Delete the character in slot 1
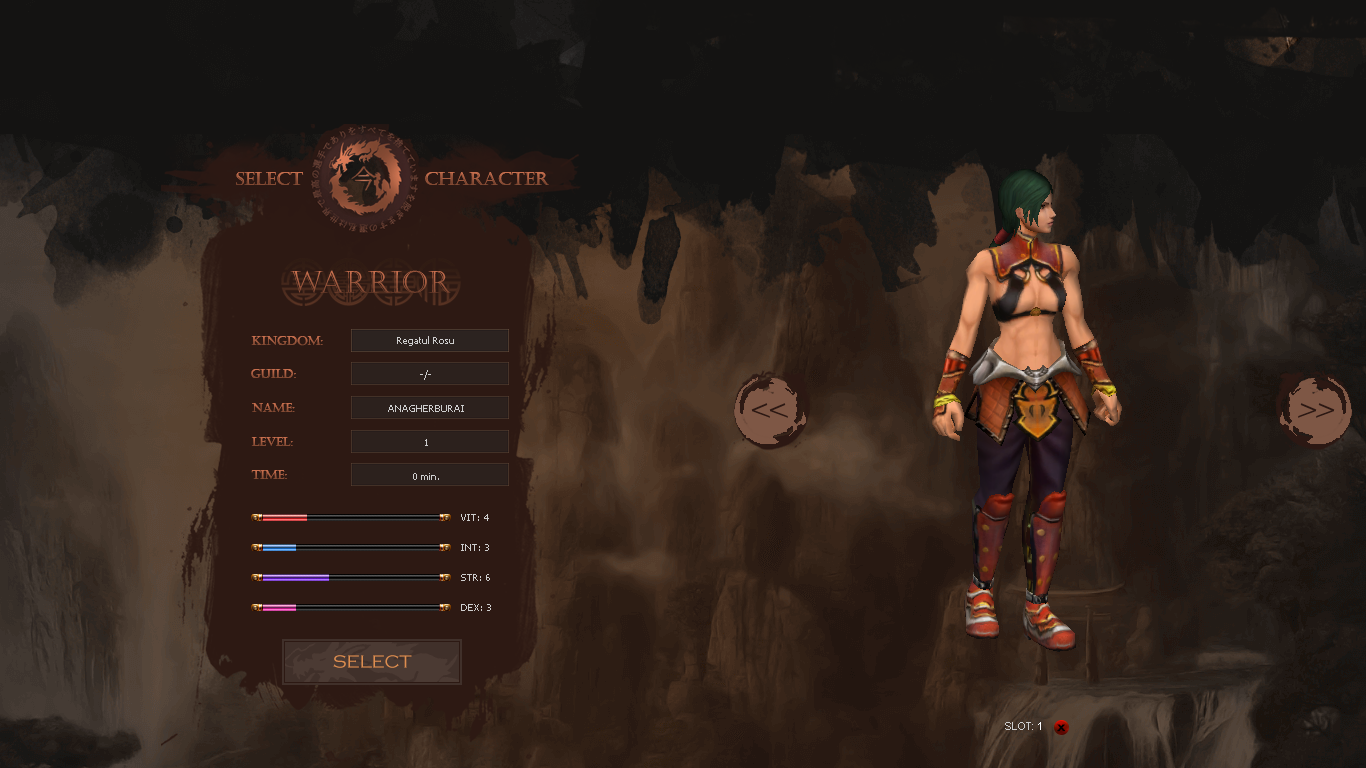1366x768 pixels. coord(1061,727)
